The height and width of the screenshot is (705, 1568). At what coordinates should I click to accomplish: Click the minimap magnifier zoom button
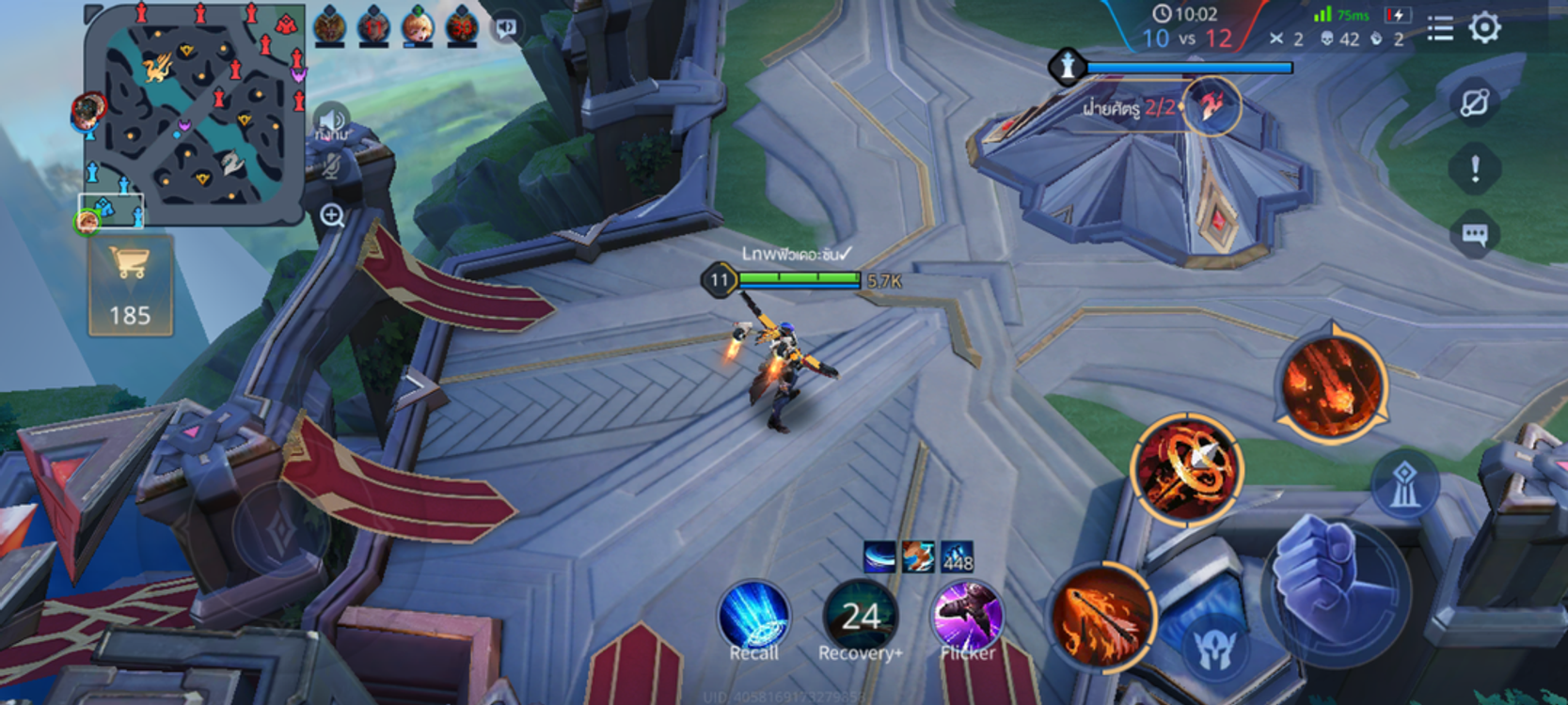tap(331, 215)
